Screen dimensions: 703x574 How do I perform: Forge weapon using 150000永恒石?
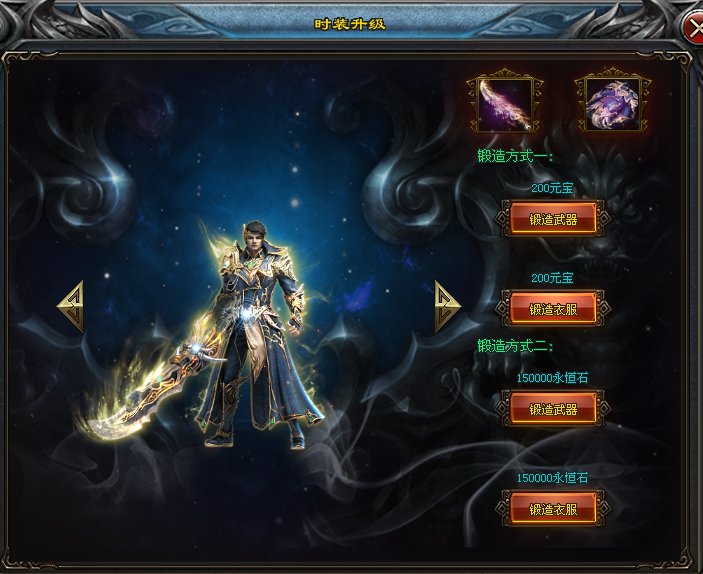(x=553, y=409)
